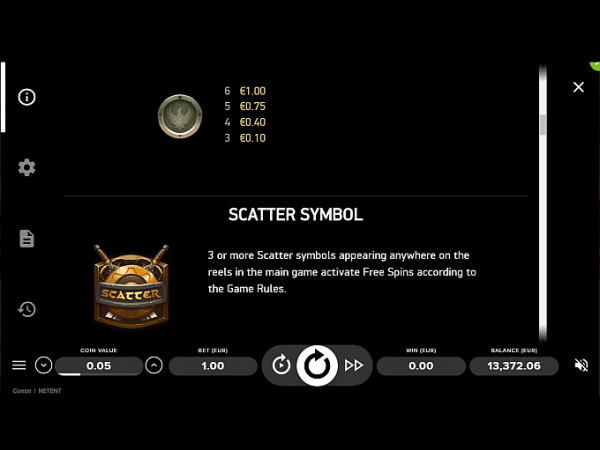600x450 pixels.
Task: Open the autoplay options
Action: (281, 366)
